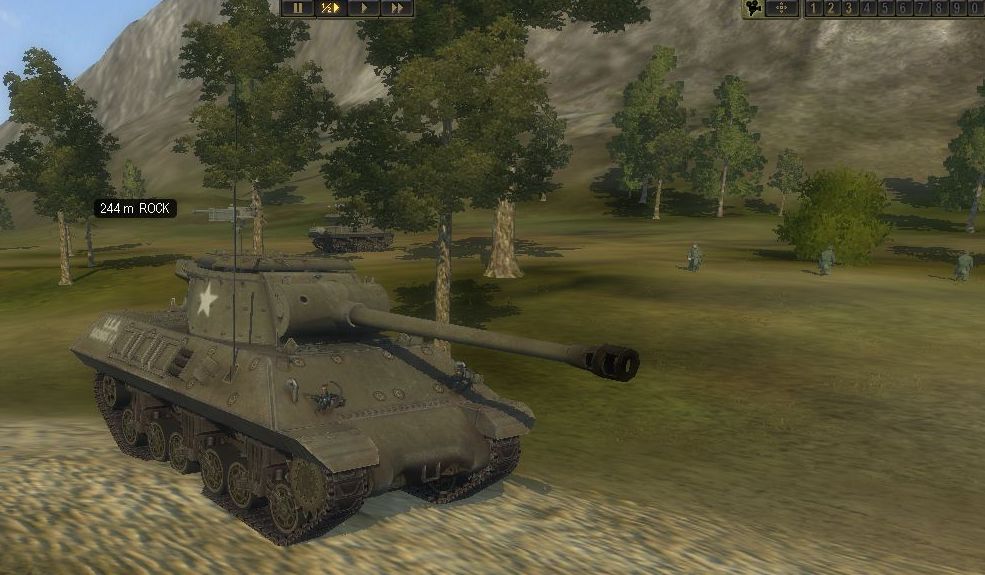Select number slot 0
This screenshot has height=575, width=985.
(975, 8)
